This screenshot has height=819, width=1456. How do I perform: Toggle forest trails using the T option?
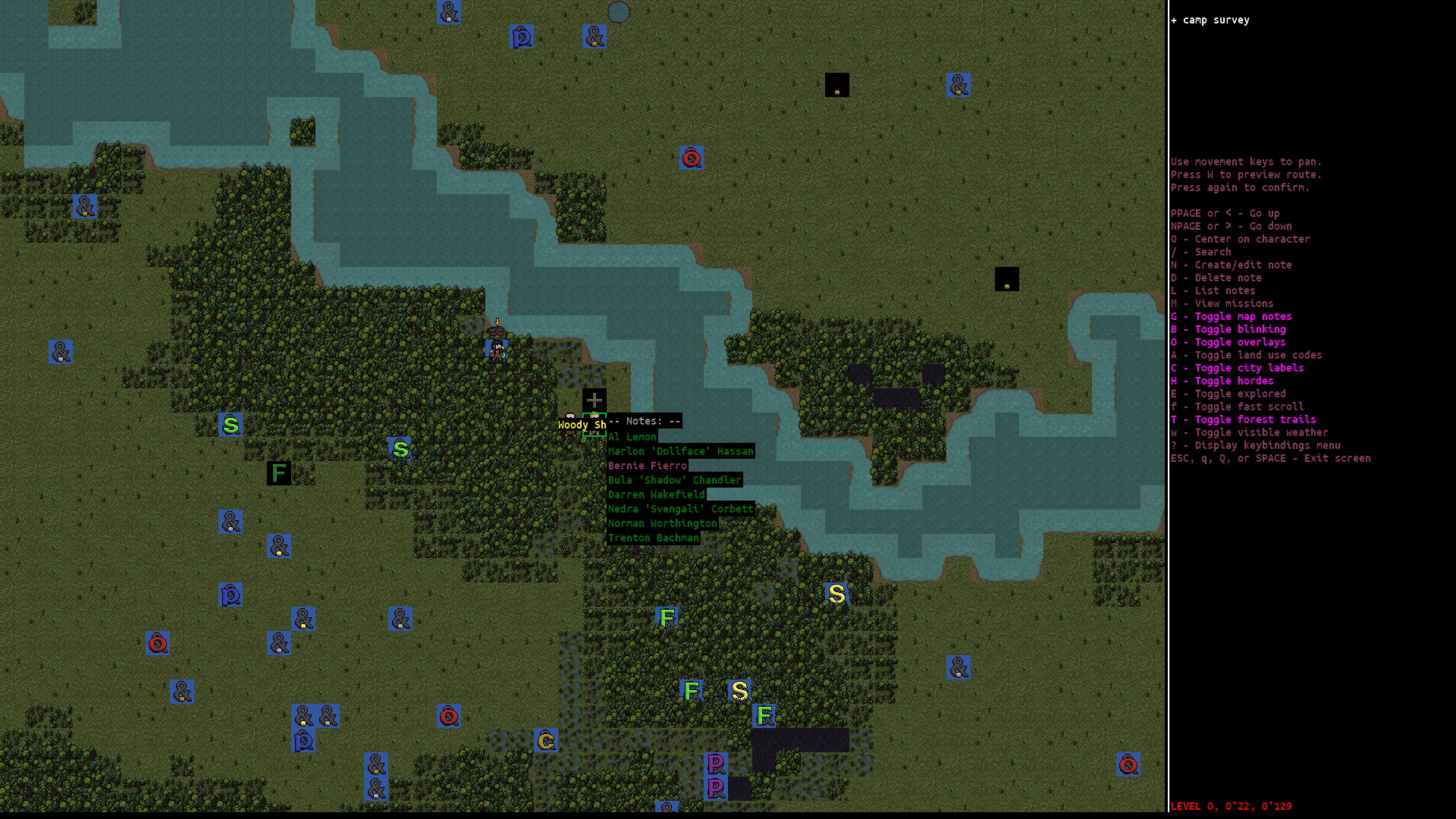tap(1243, 419)
